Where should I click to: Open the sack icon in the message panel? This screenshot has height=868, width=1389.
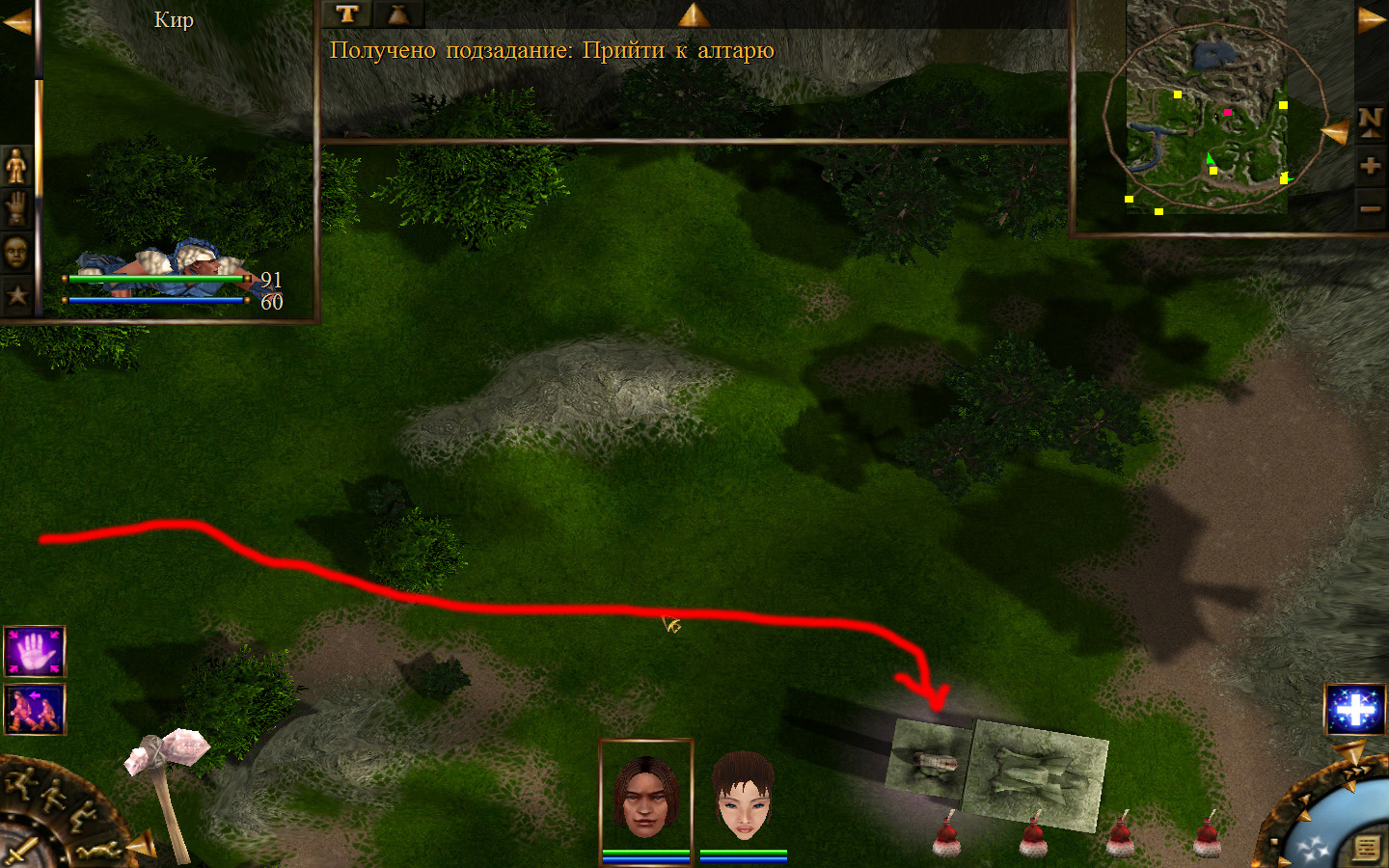[x=397, y=14]
